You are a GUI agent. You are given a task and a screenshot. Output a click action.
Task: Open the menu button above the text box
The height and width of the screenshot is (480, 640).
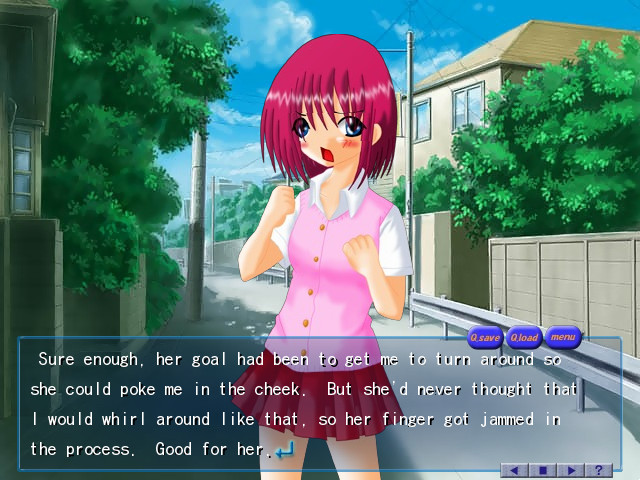click(x=563, y=336)
